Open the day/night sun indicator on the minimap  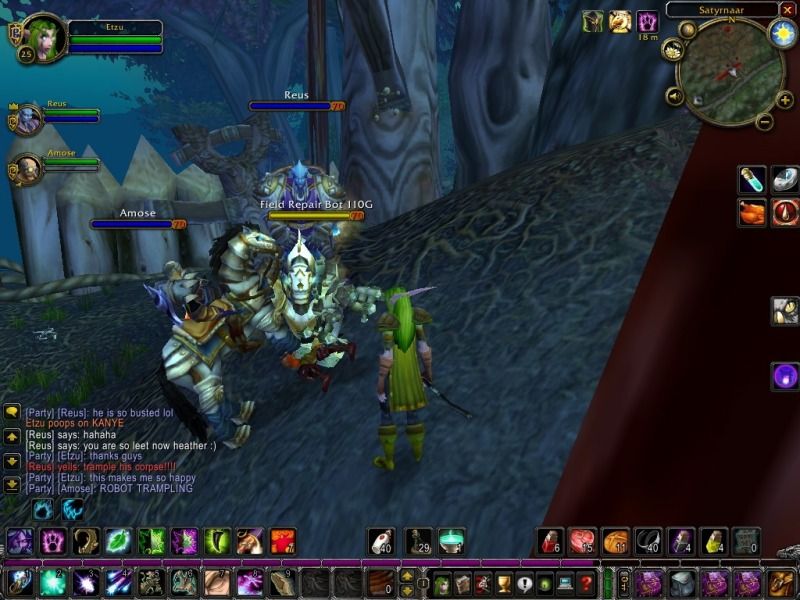(x=781, y=33)
